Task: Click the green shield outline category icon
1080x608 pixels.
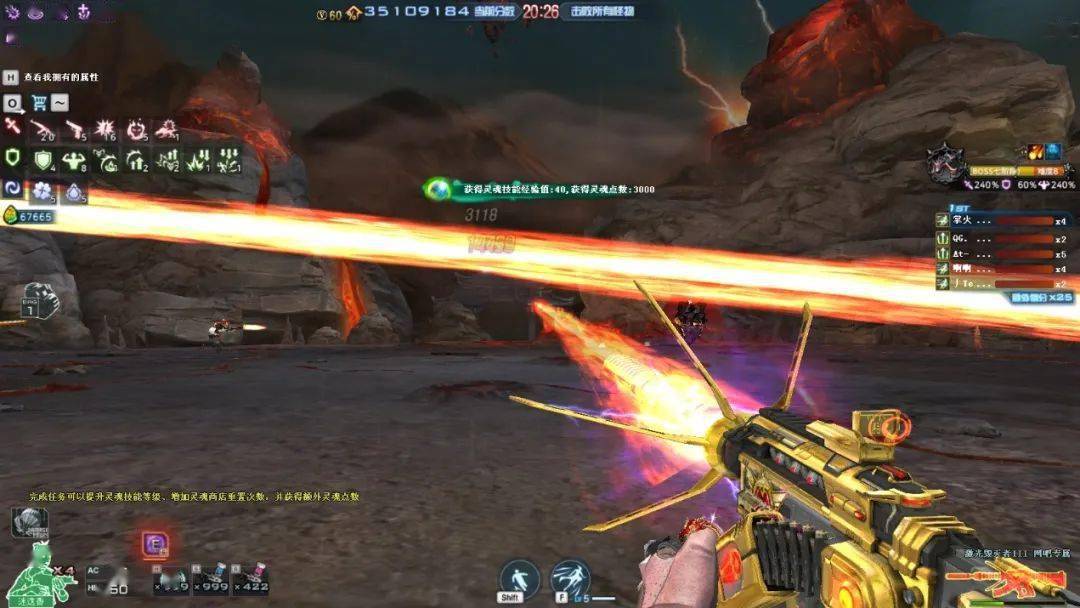Action: click(12, 158)
